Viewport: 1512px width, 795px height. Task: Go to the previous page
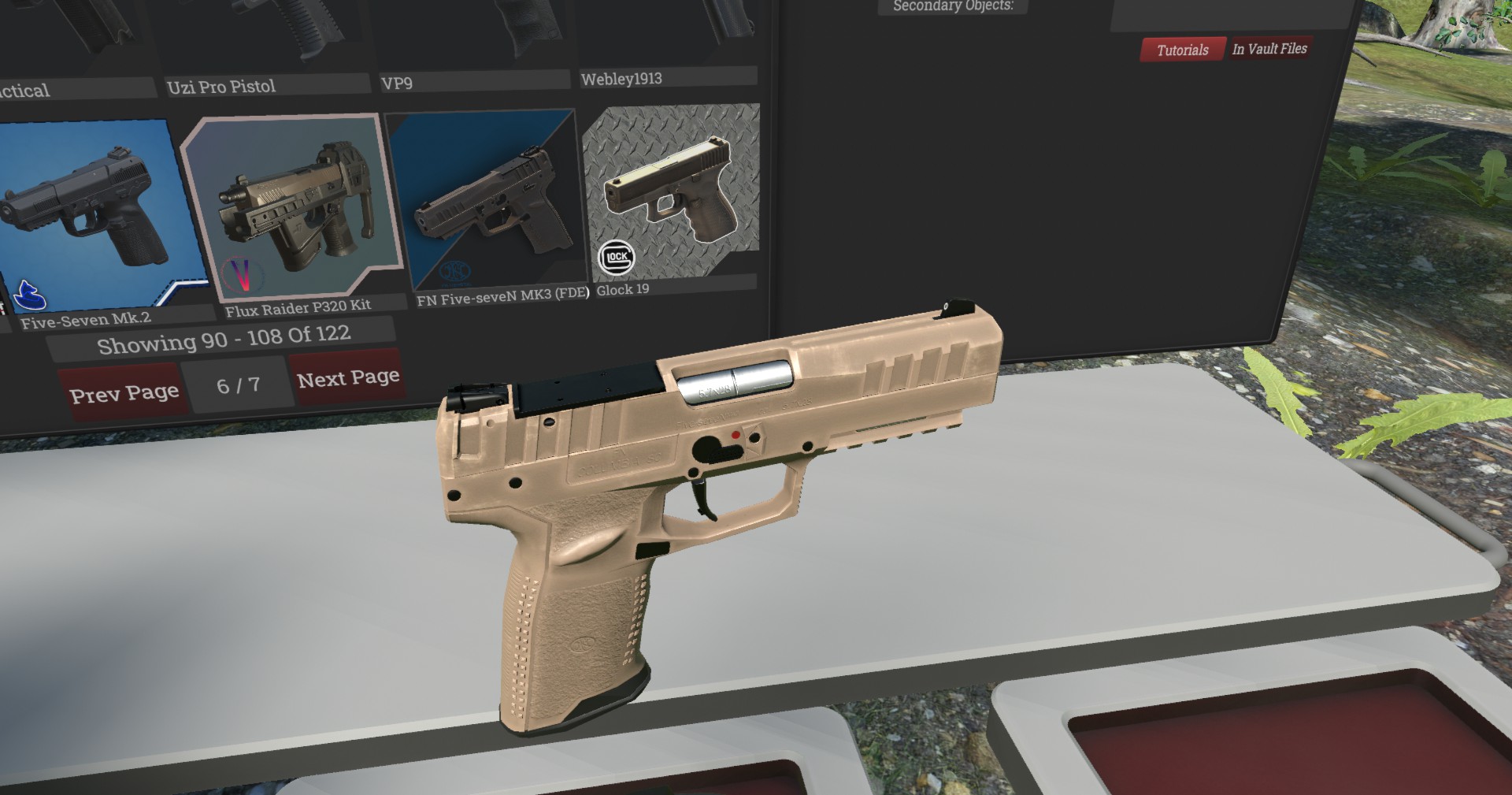pos(124,392)
